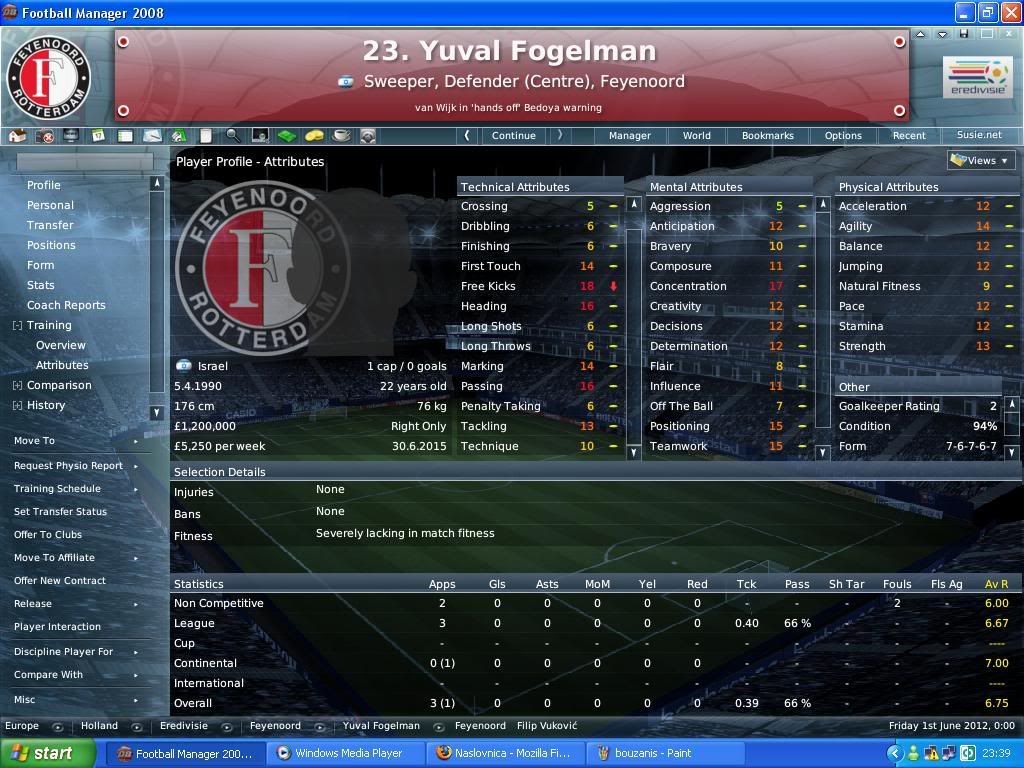The height and width of the screenshot is (768, 1024).
Task: Open the World menu
Action: [x=697, y=135]
